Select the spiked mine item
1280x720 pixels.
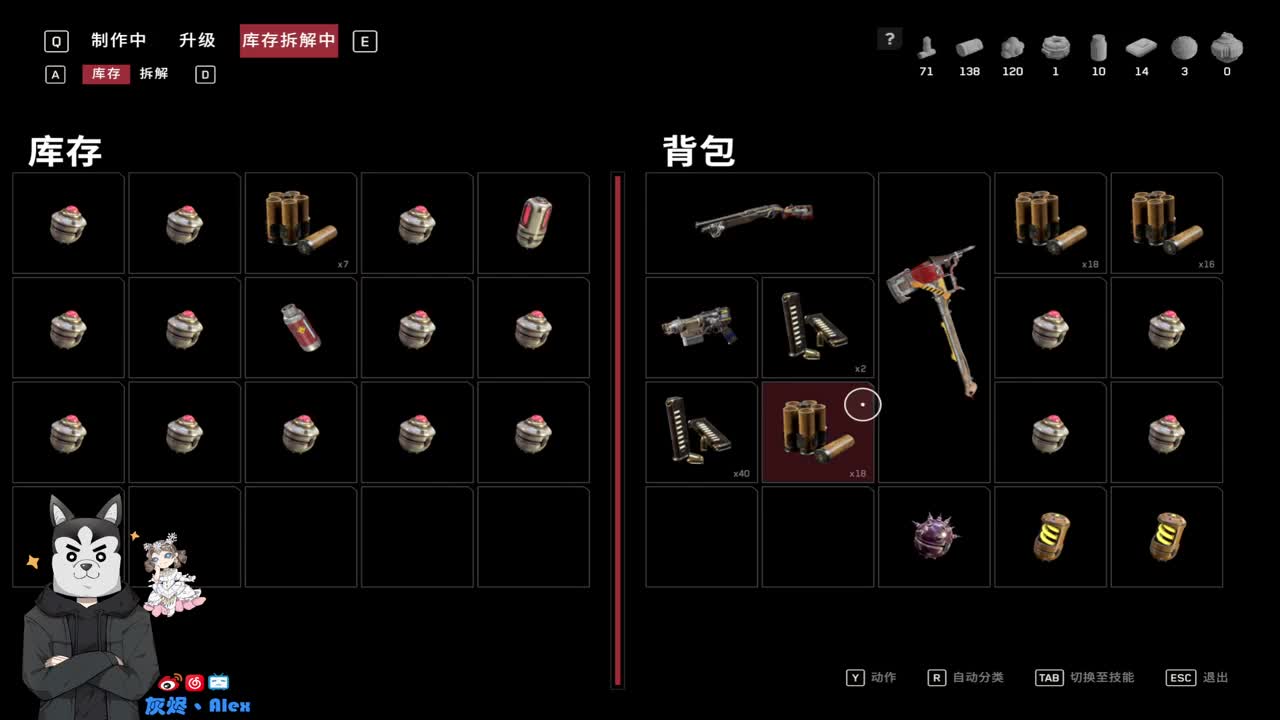point(933,537)
